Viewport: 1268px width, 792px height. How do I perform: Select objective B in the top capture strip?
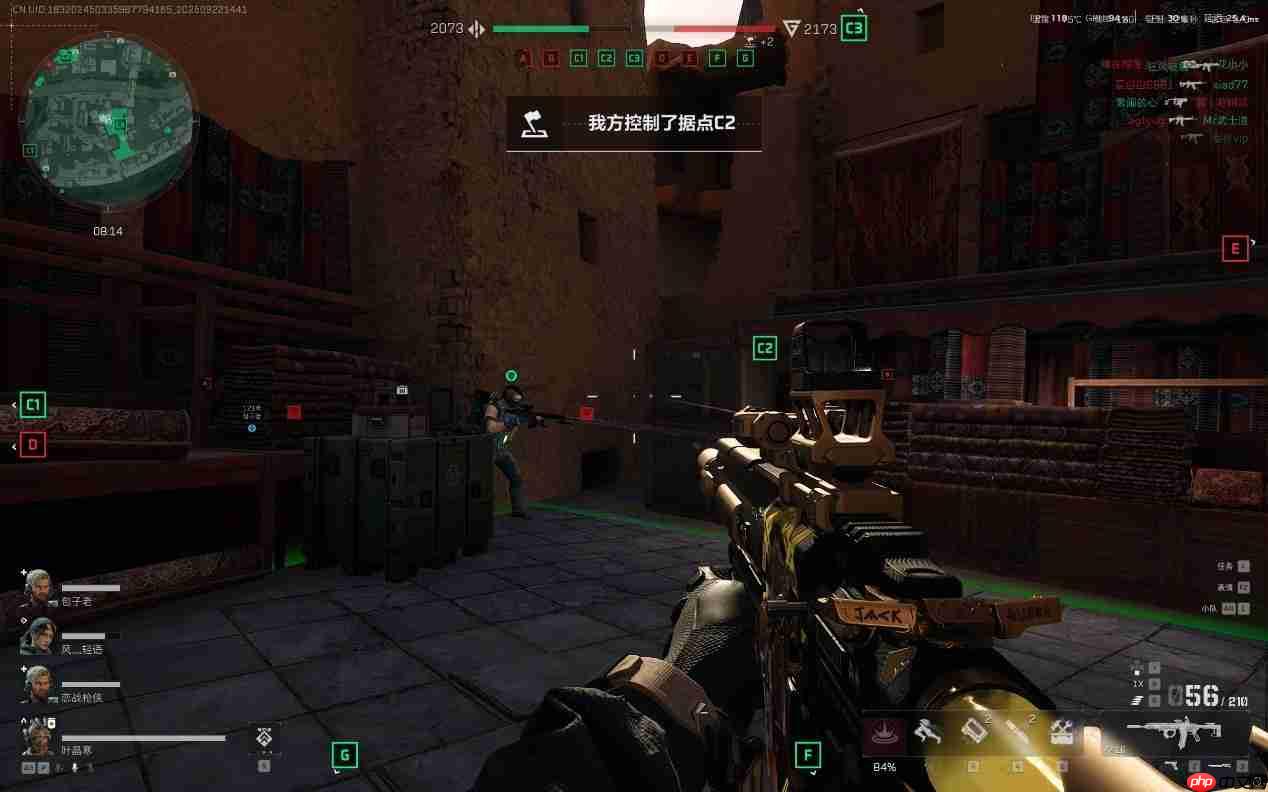pyautogui.click(x=551, y=58)
